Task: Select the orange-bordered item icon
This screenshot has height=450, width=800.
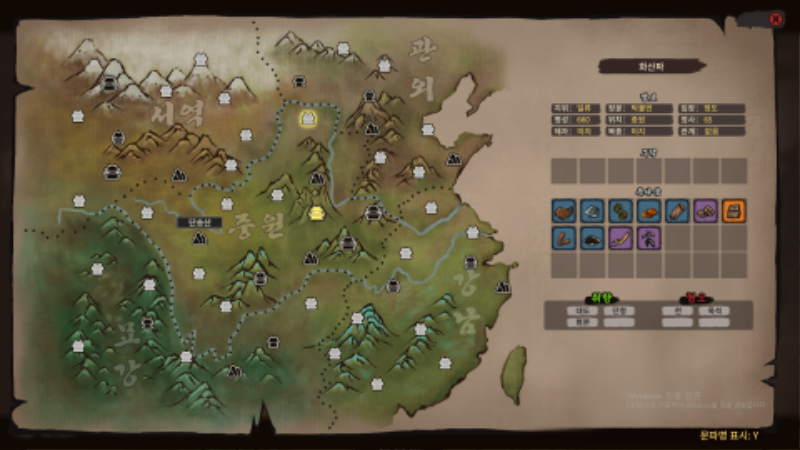Action: pyautogui.click(x=734, y=211)
